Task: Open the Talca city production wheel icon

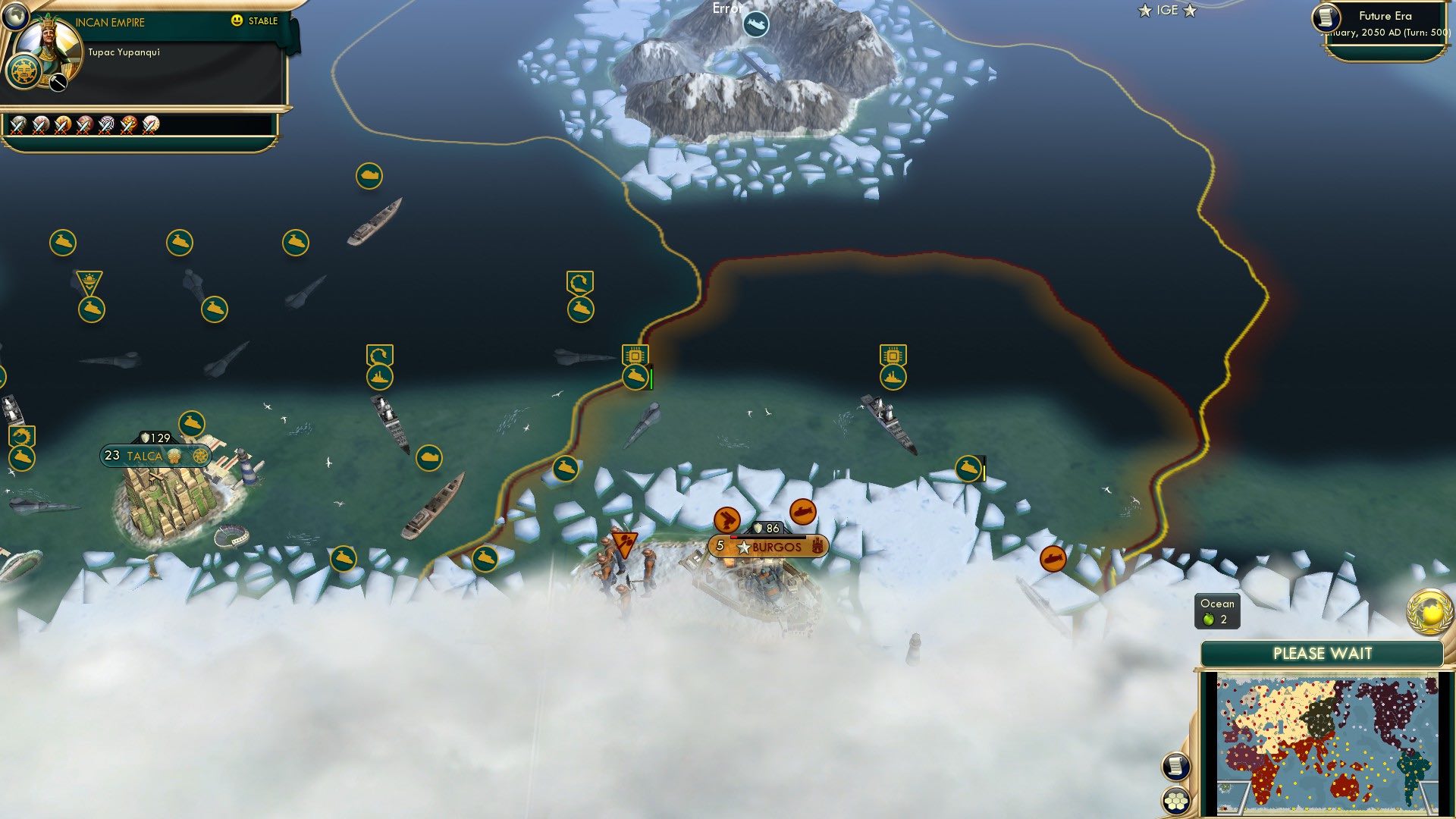Action: [x=174, y=457]
